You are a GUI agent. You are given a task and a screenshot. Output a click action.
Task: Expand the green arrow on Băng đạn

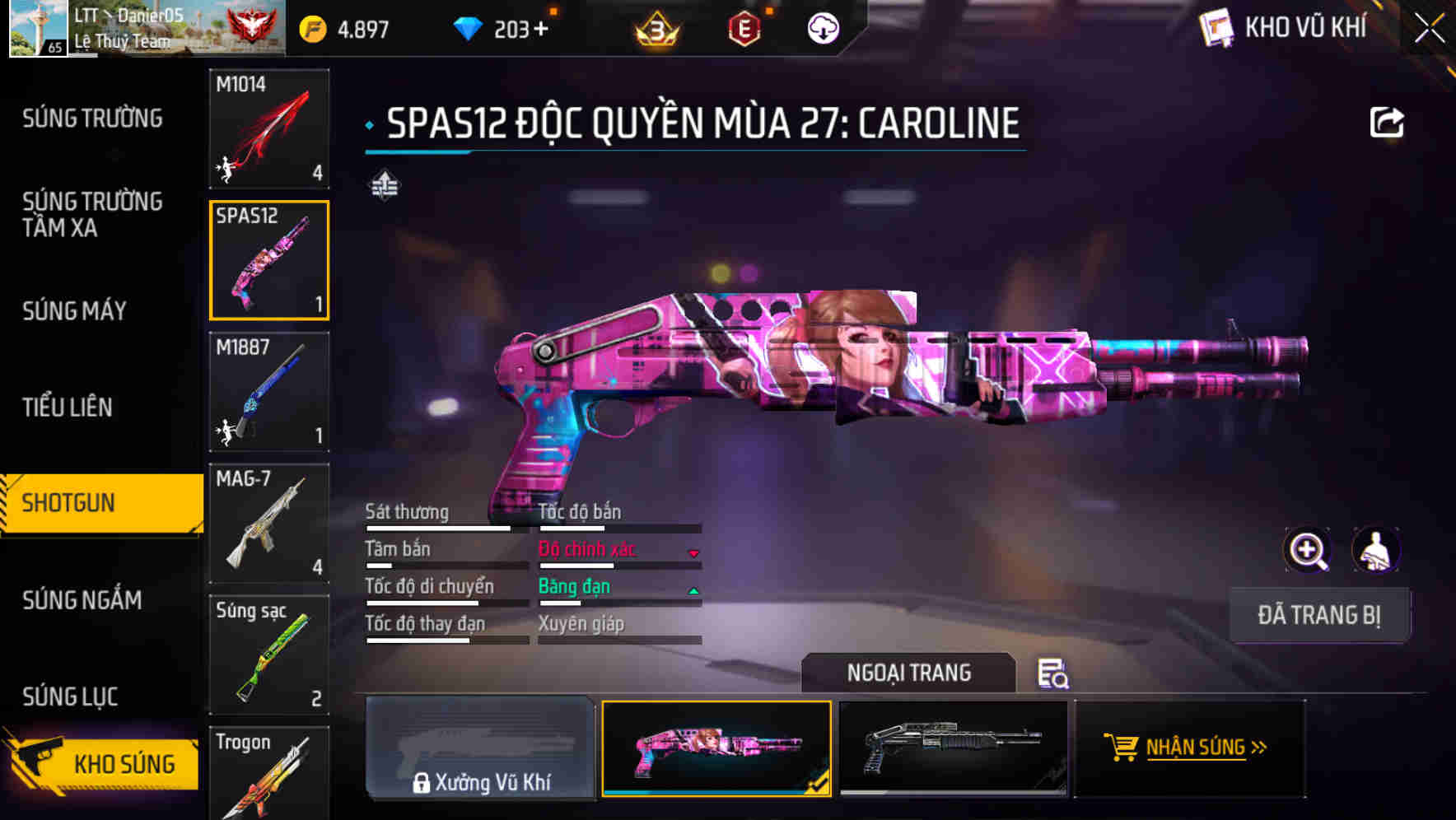tap(693, 590)
